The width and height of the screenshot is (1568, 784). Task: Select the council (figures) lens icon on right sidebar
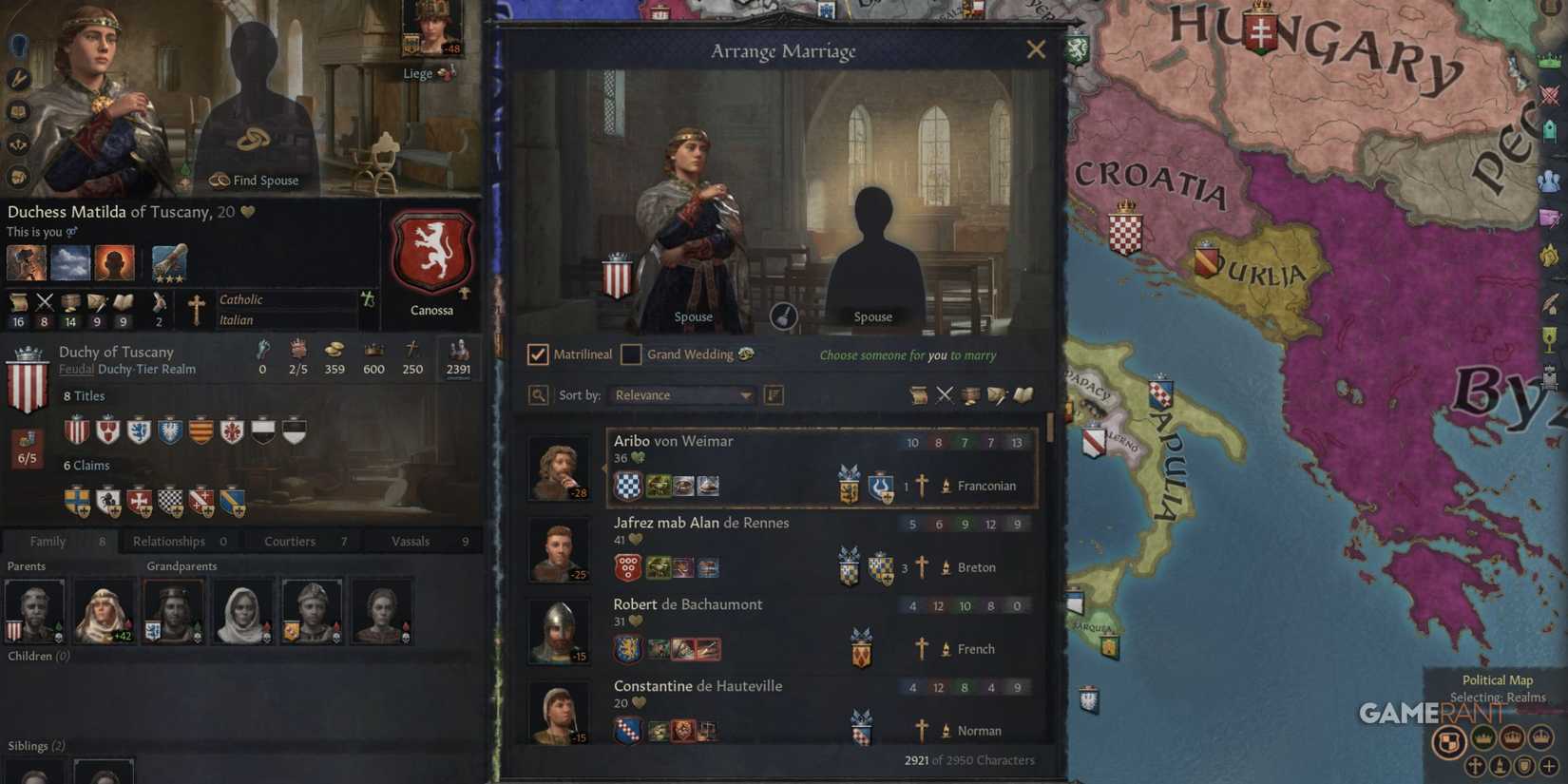coord(1551,180)
